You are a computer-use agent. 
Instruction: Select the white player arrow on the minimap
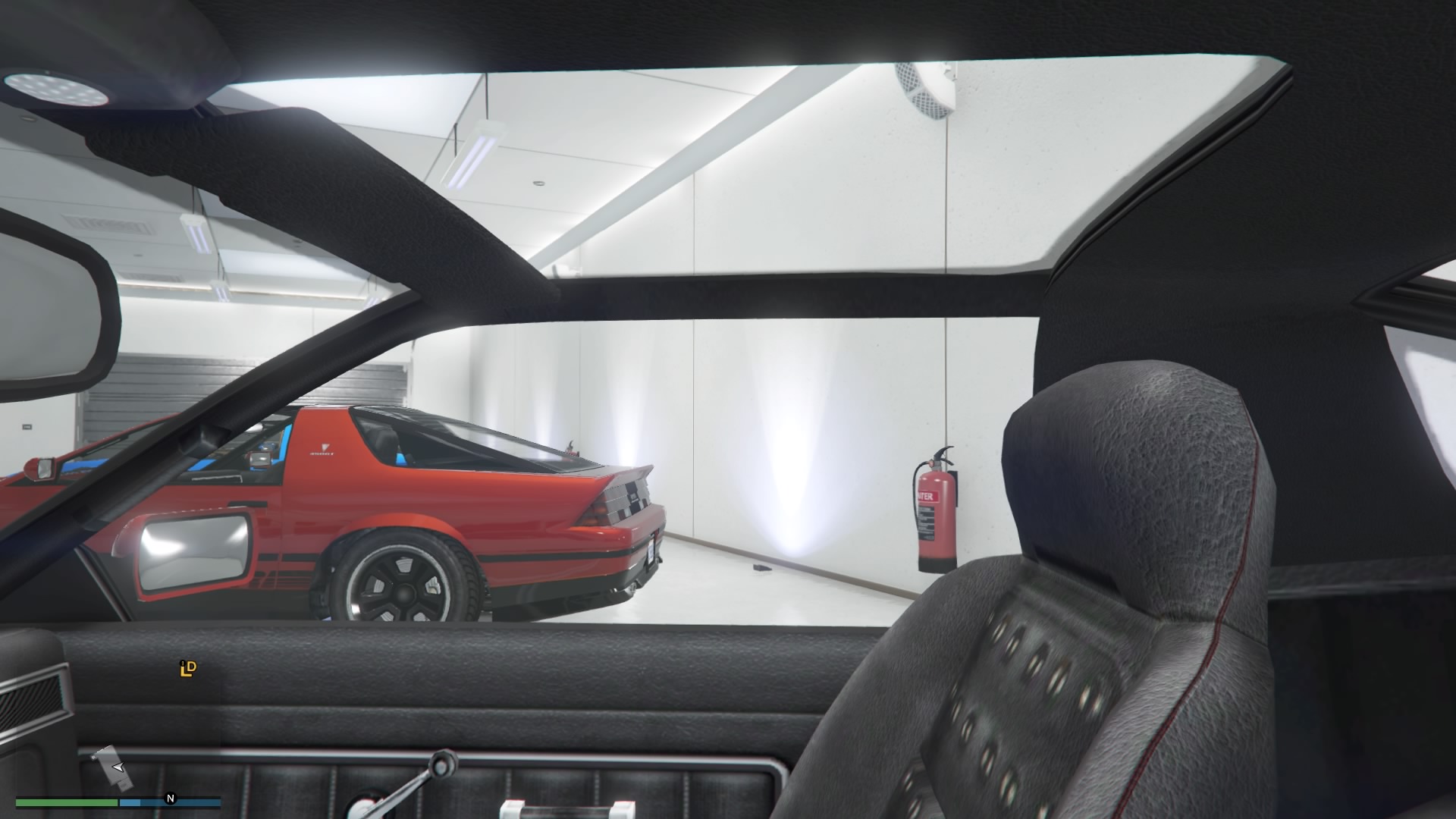coord(118,768)
